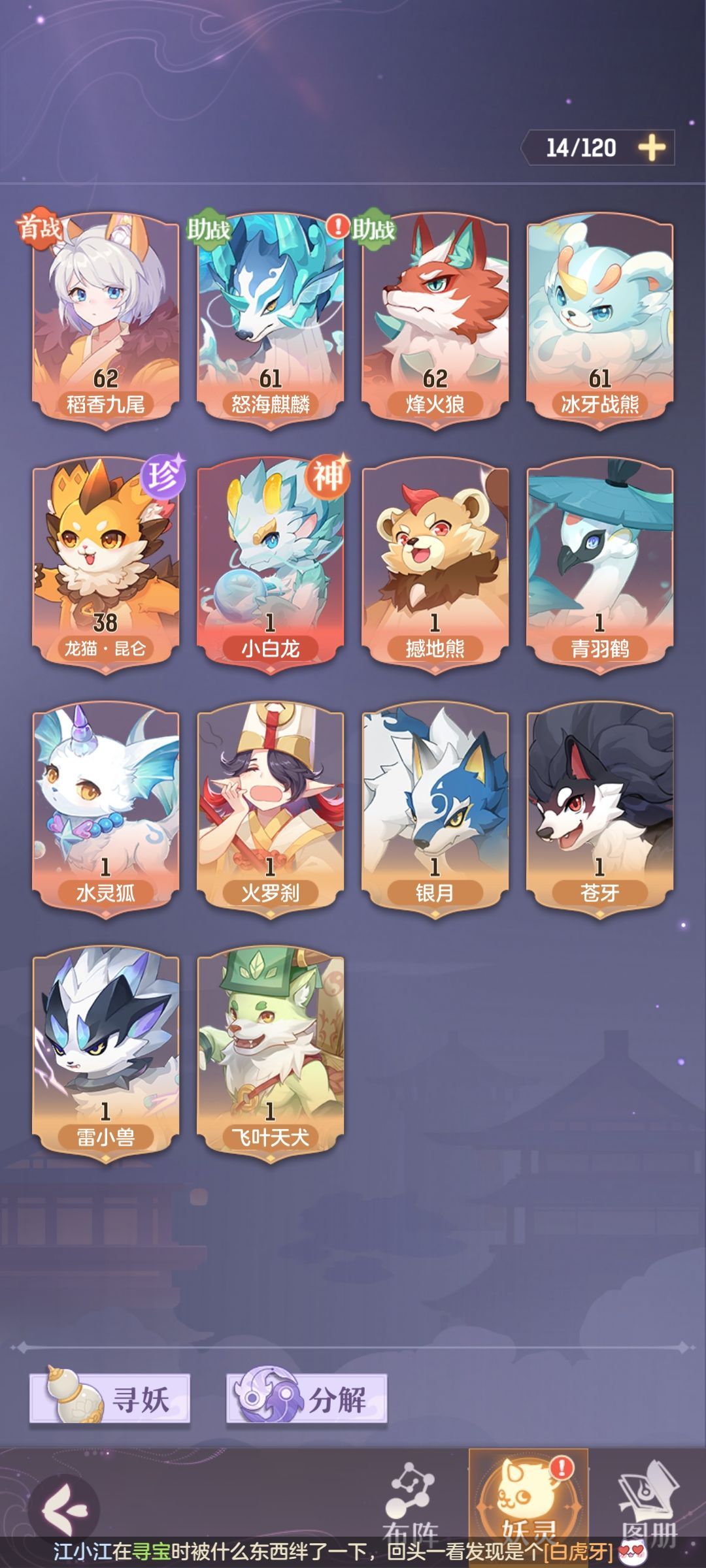Select the 稻香九尾 spirit card
This screenshot has width=706, height=1568.
pos(106,320)
